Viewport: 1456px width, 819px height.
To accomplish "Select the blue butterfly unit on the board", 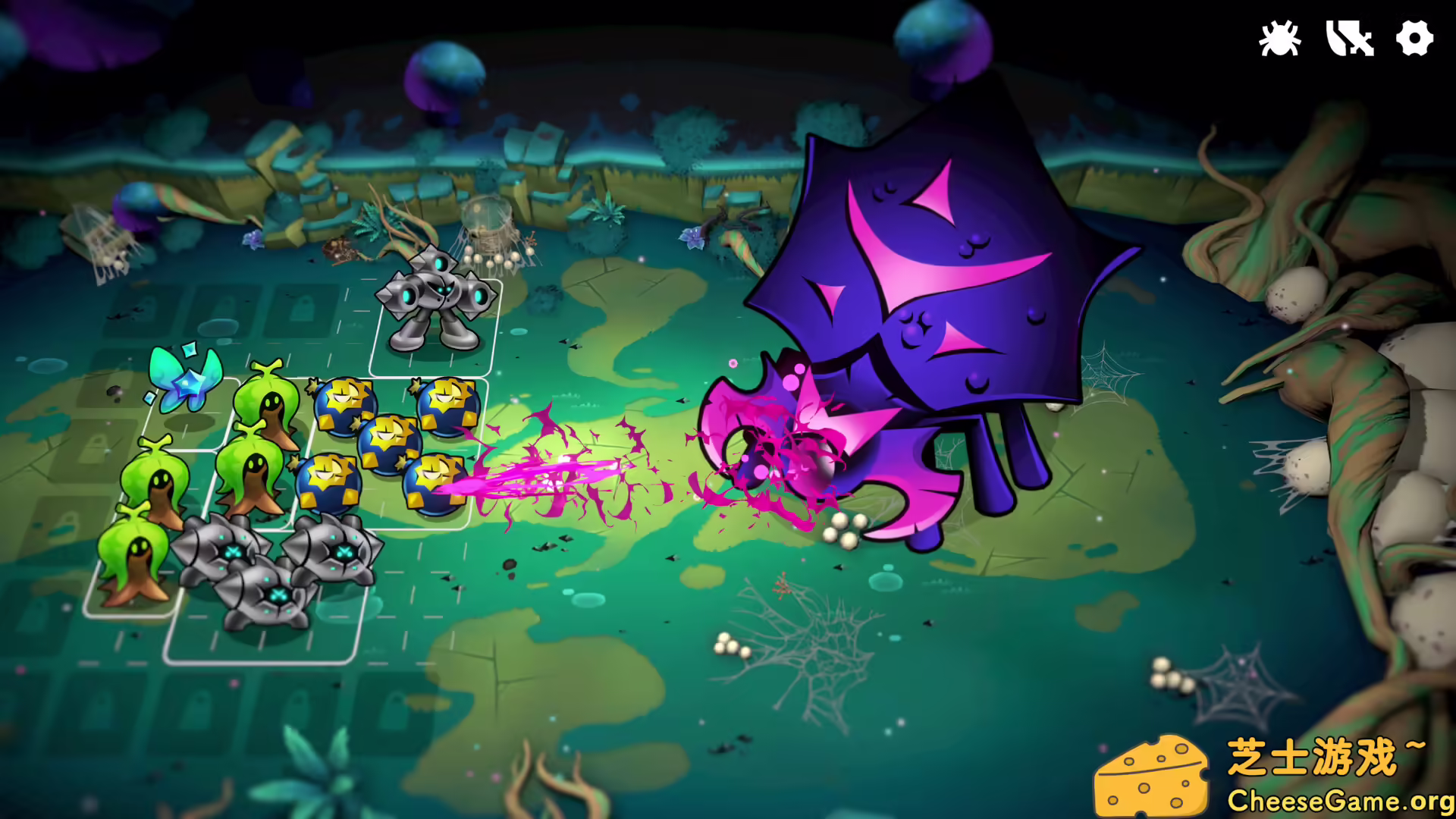I will [182, 379].
